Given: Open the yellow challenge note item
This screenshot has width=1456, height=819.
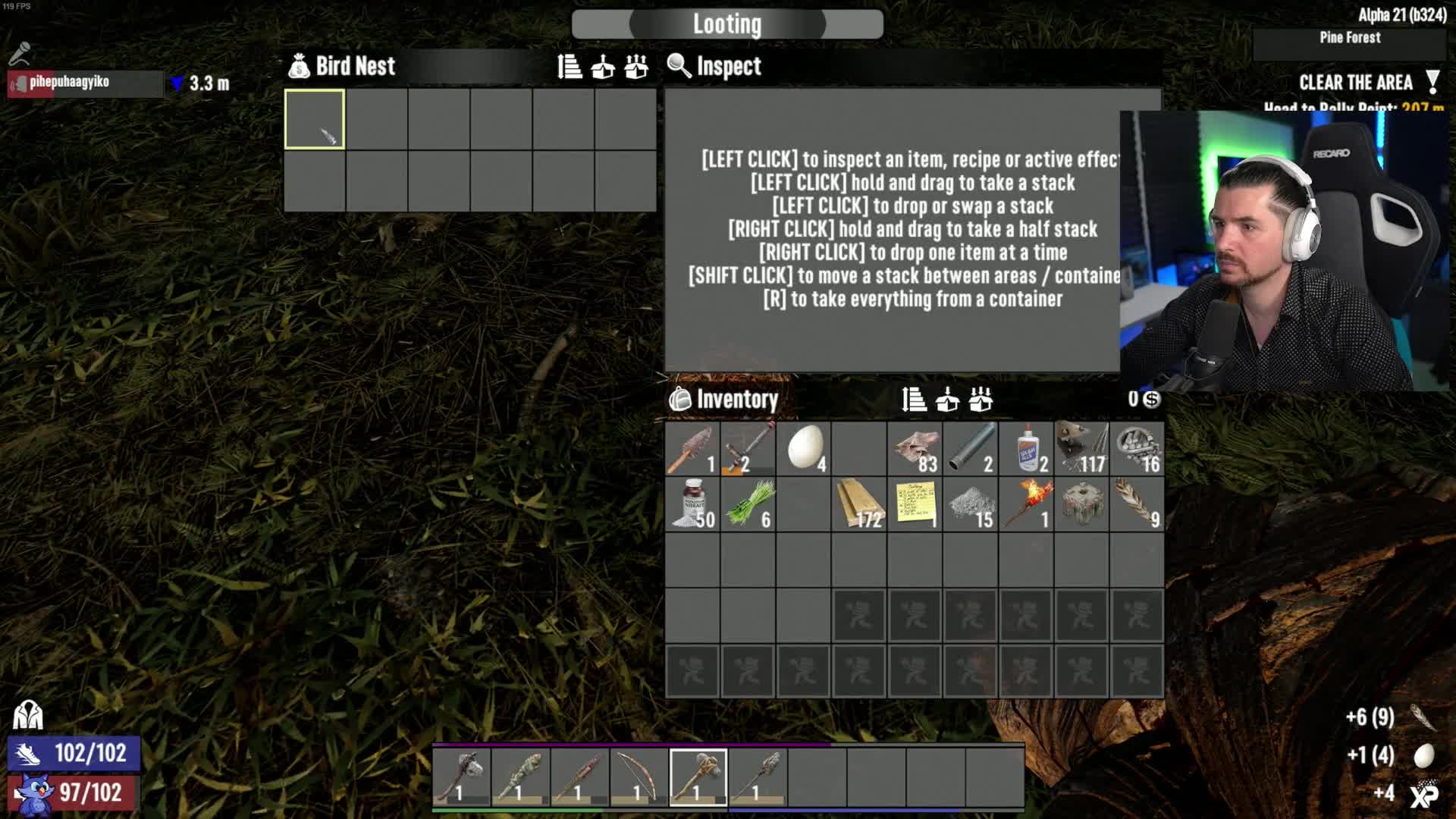Looking at the screenshot, I should click(915, 504).
